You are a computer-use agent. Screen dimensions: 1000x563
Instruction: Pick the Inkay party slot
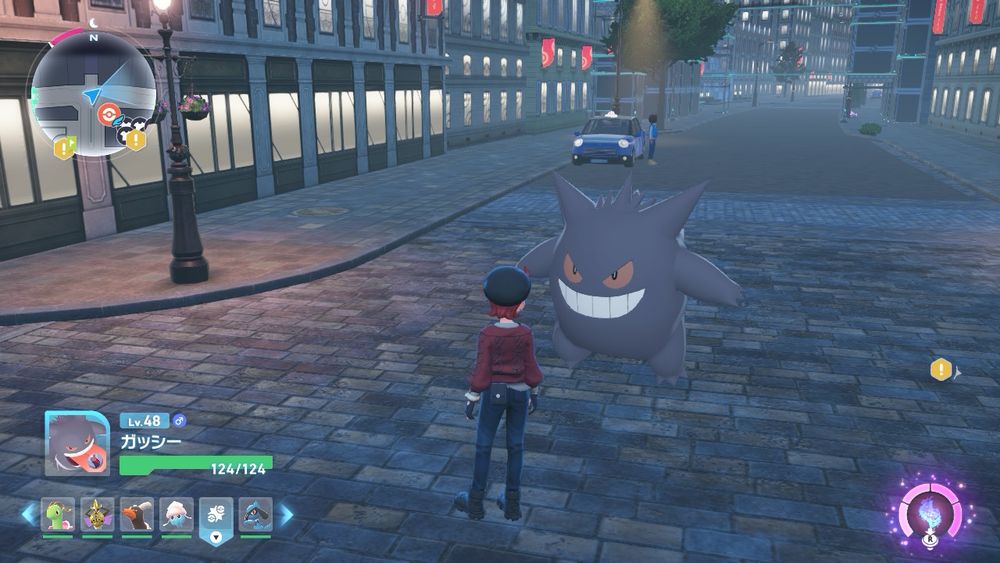click(x=176, y=514)
